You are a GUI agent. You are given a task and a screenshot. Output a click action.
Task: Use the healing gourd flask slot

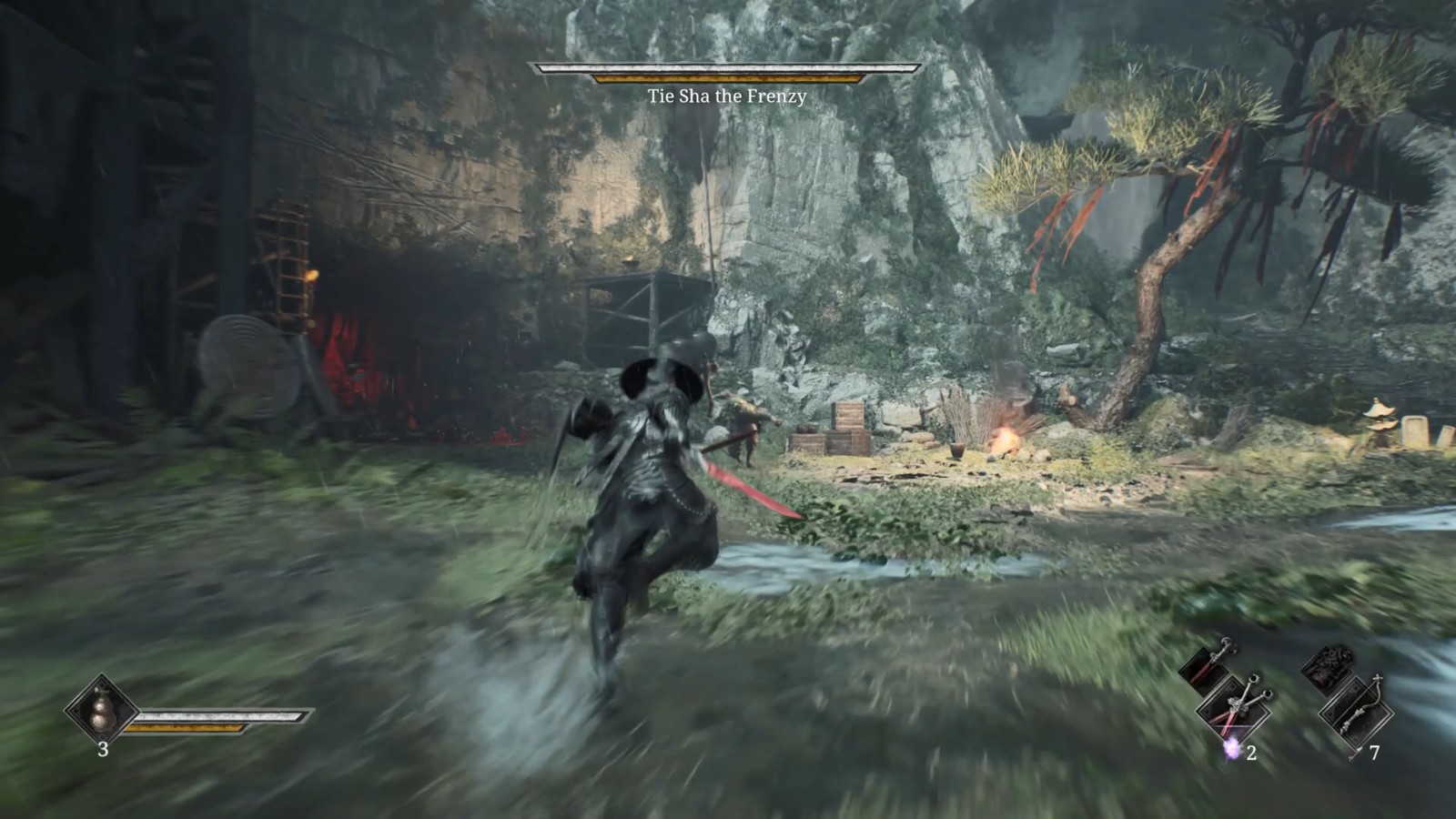click(101, 709)
